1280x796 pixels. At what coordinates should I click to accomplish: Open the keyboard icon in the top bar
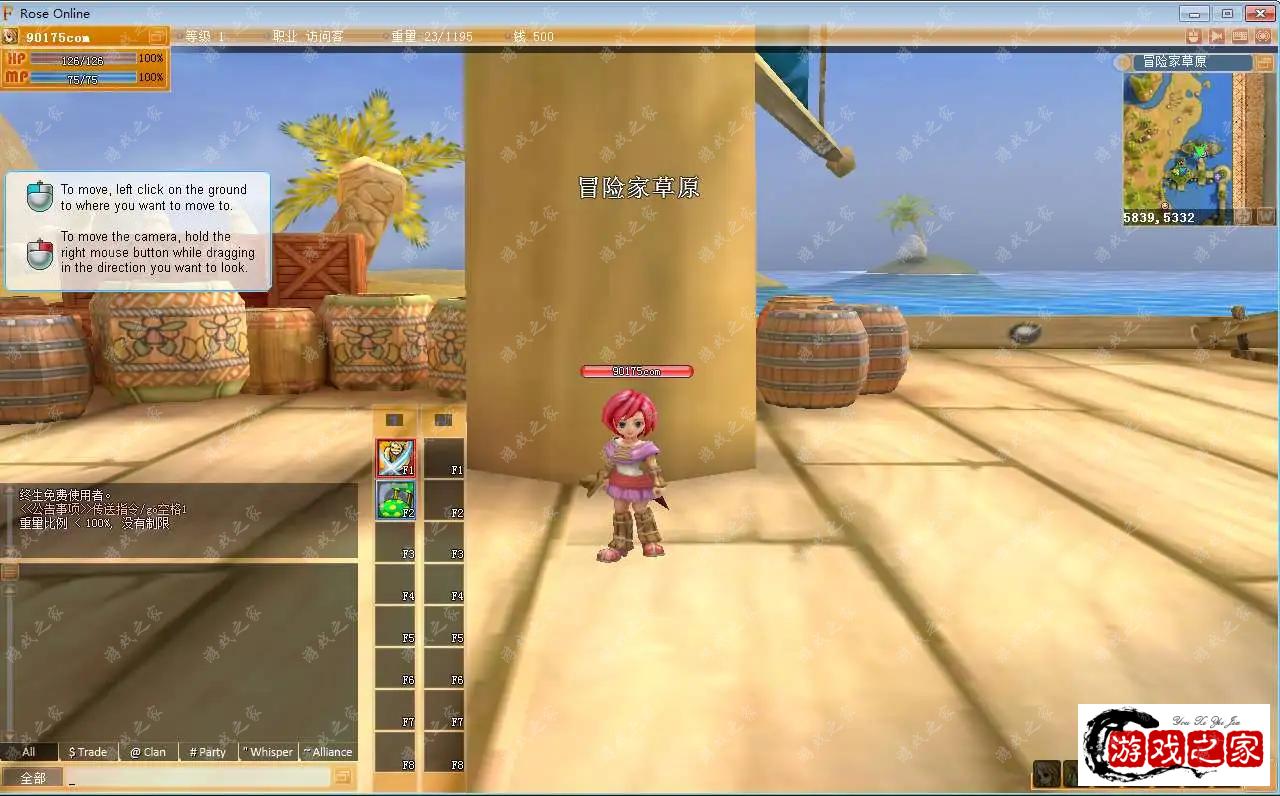click(1240, 36)
